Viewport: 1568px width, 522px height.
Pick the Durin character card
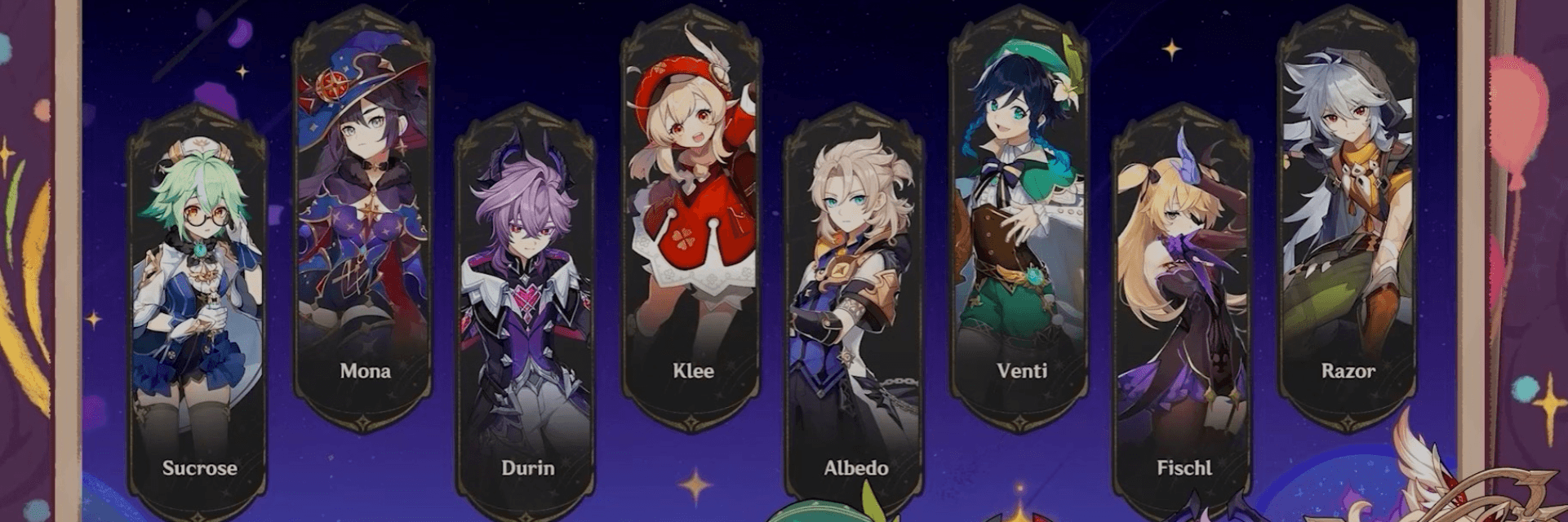pos(526,310)
